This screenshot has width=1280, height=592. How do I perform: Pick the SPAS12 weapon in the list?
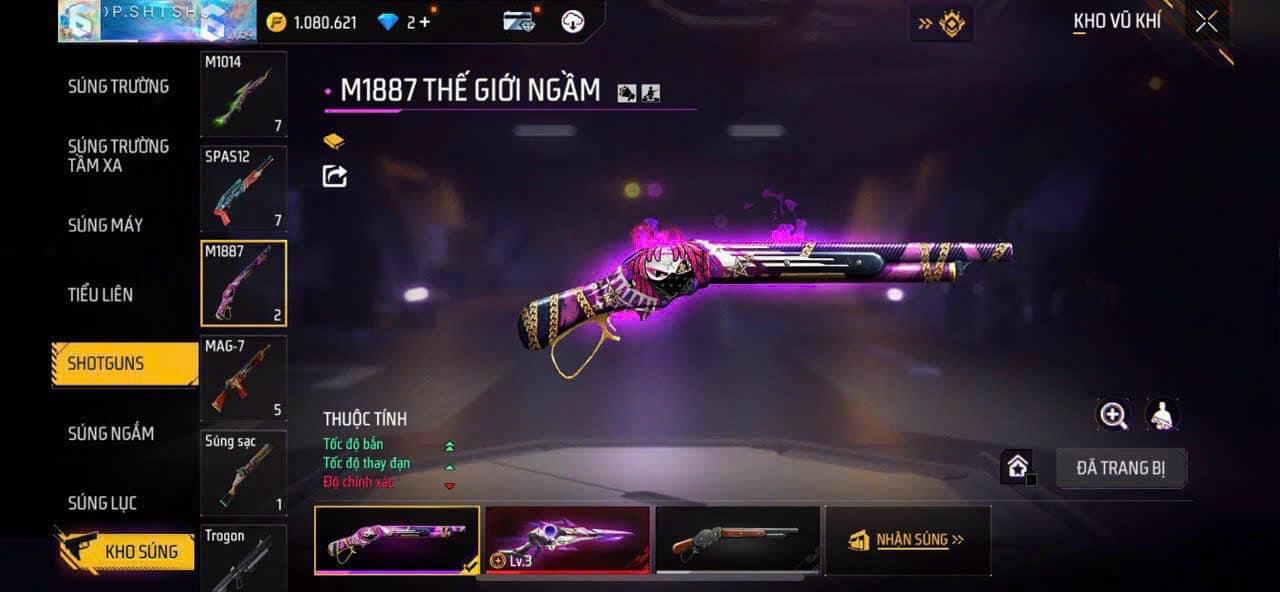[x=243, y=189]
